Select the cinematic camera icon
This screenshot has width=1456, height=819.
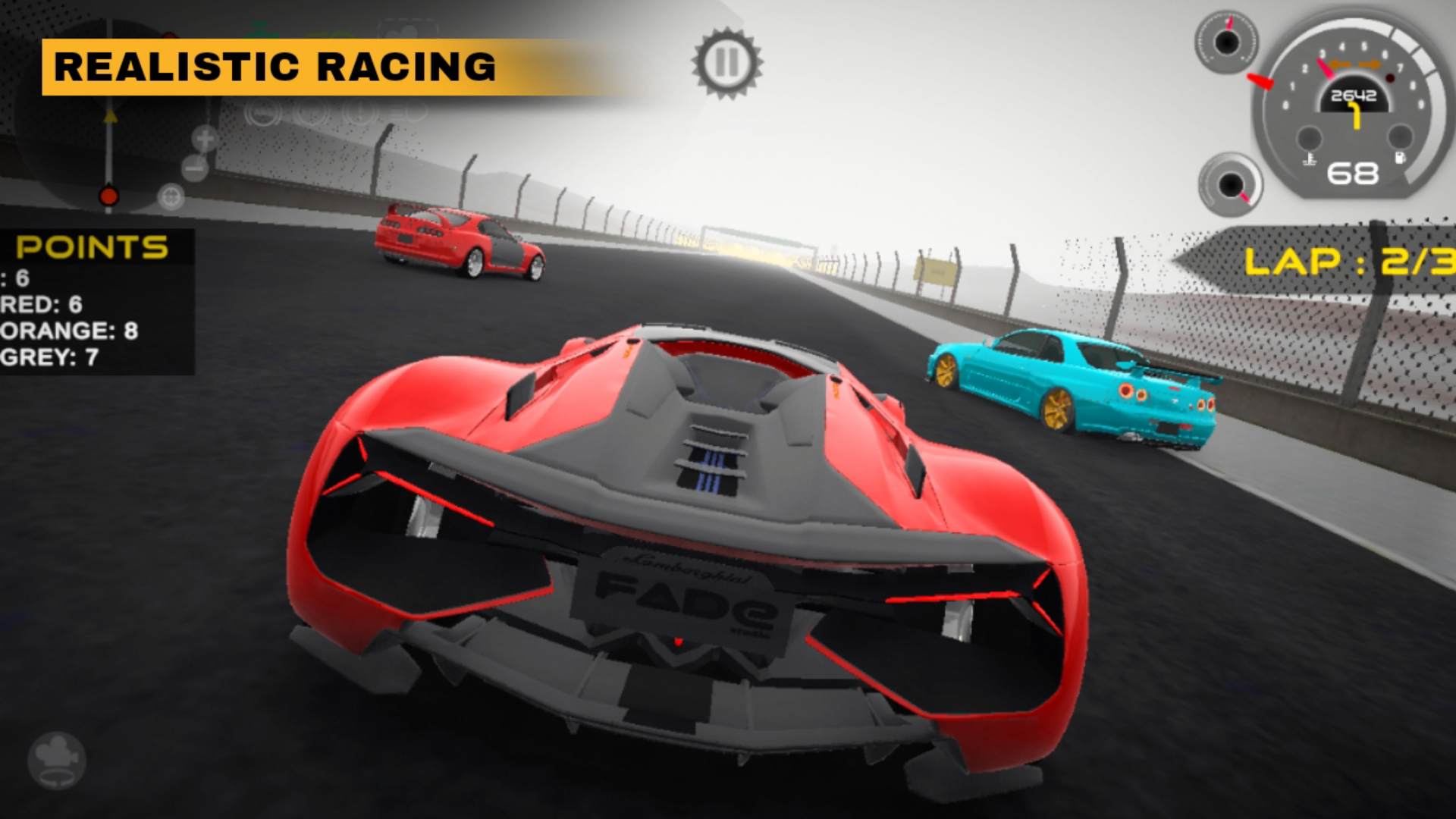coord(57,762)
